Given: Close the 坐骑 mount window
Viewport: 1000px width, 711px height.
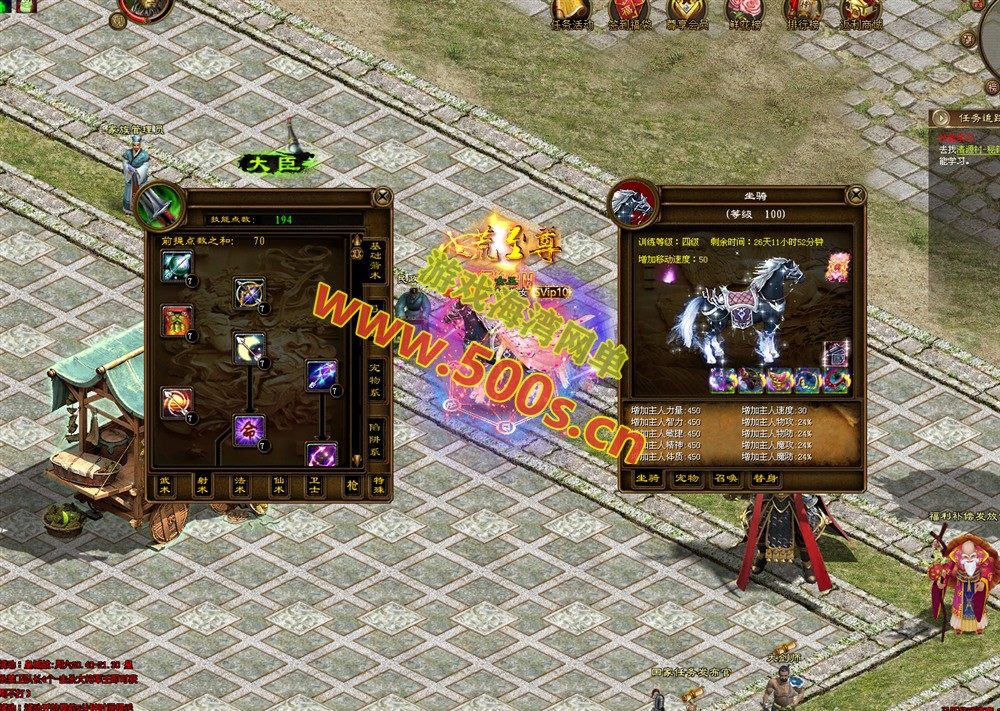Looking at the screenshot, I should (x=853, y=194).
